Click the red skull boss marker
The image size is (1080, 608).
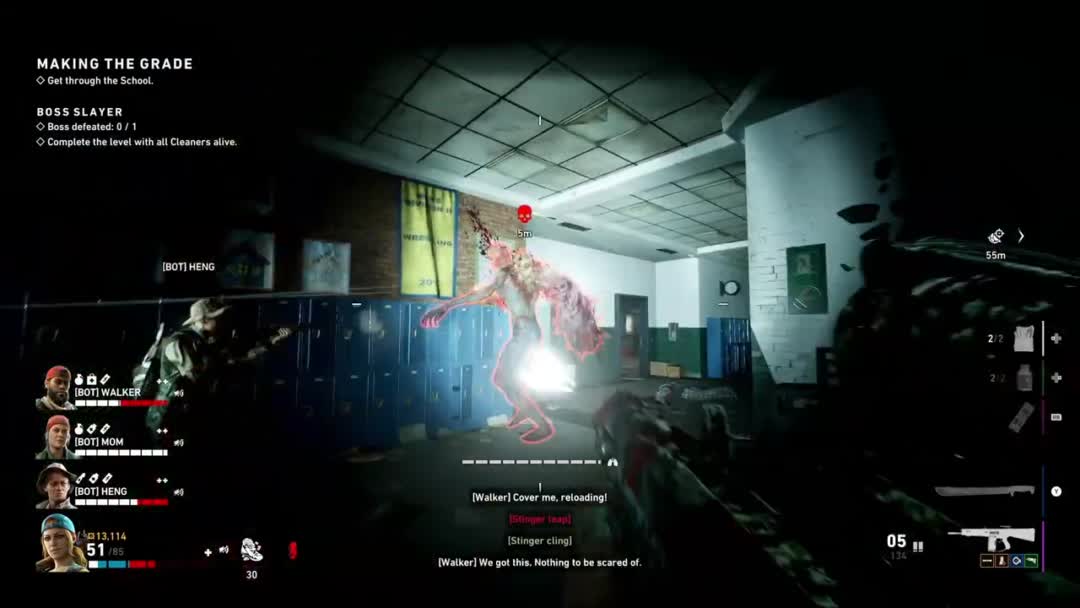pos(524,213)
